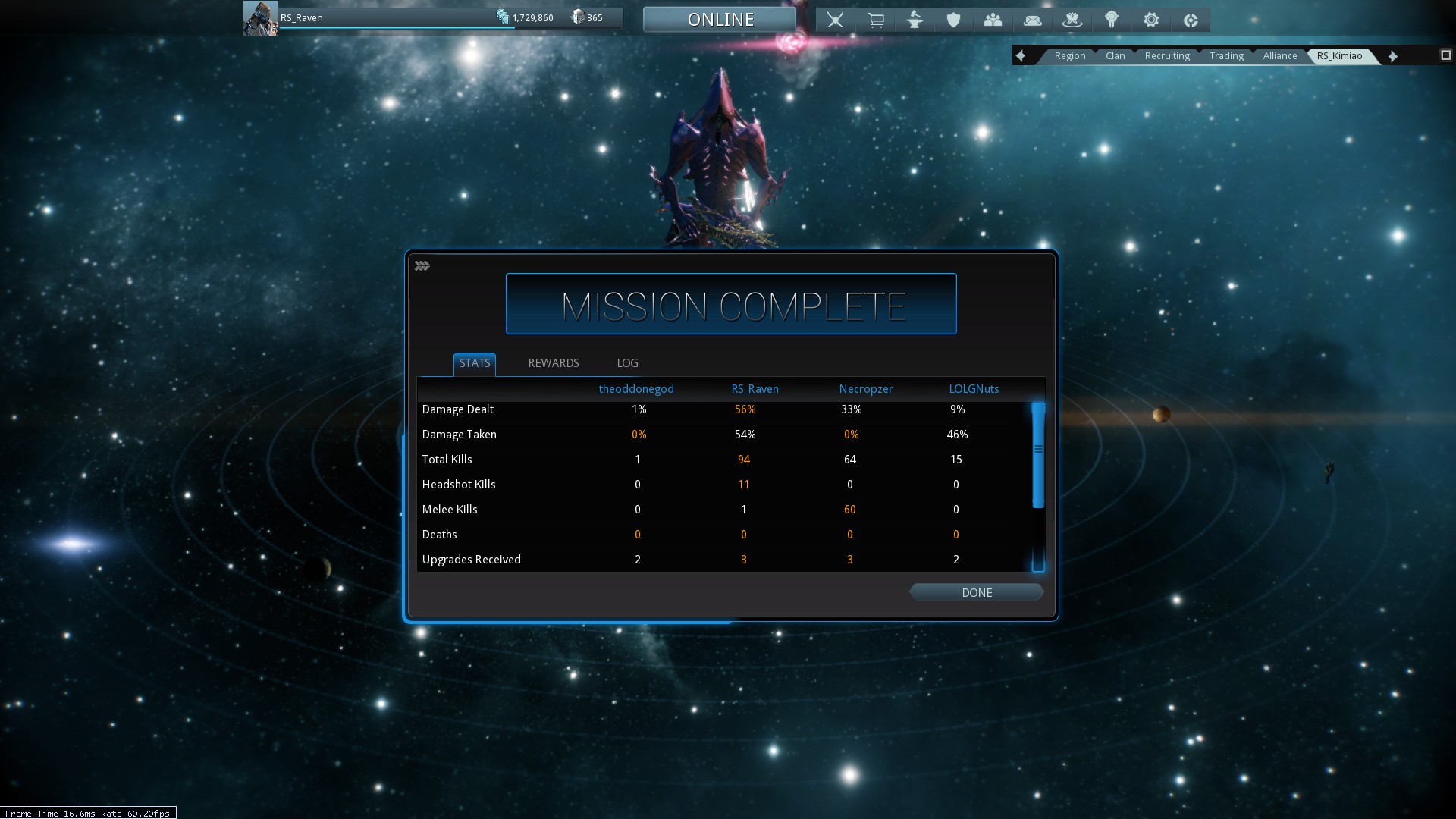This screenshot has width=1456, height=819.
Task: Open the Recruiting chat tab
Action: (x=1167, y=56)
